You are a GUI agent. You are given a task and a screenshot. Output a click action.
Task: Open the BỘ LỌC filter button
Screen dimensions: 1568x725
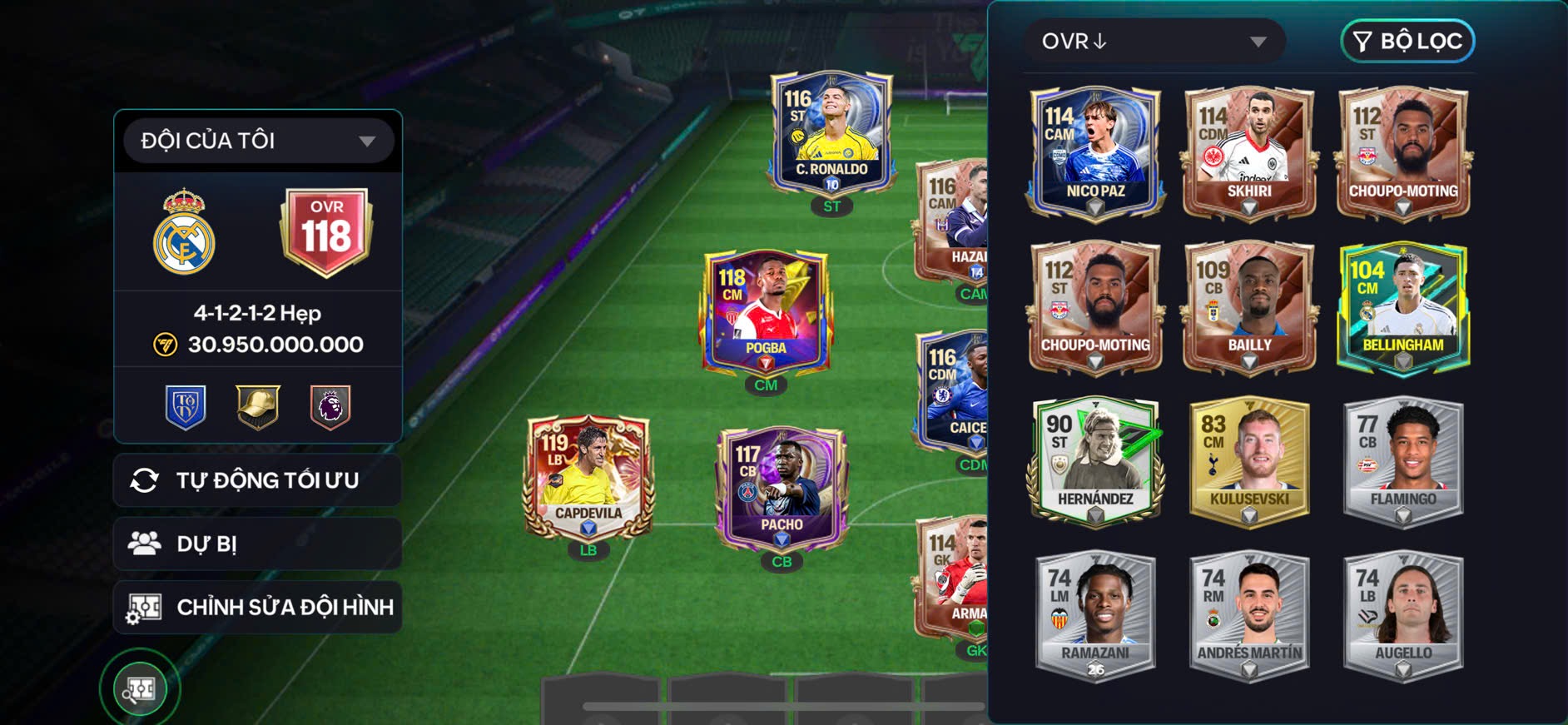pyautogui.click(x=1407, y=41)
